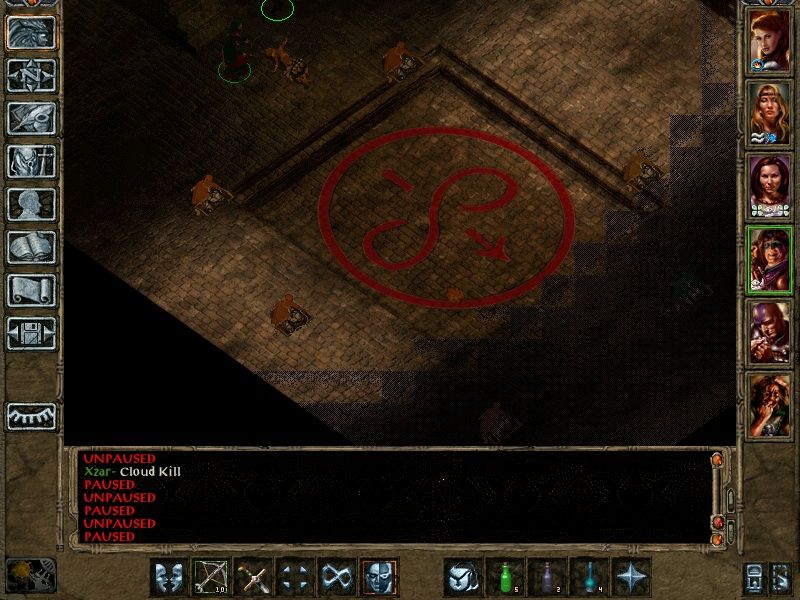800x600 pixels.
Task: Use the blue potion quick item
Action: pos(589,577)
